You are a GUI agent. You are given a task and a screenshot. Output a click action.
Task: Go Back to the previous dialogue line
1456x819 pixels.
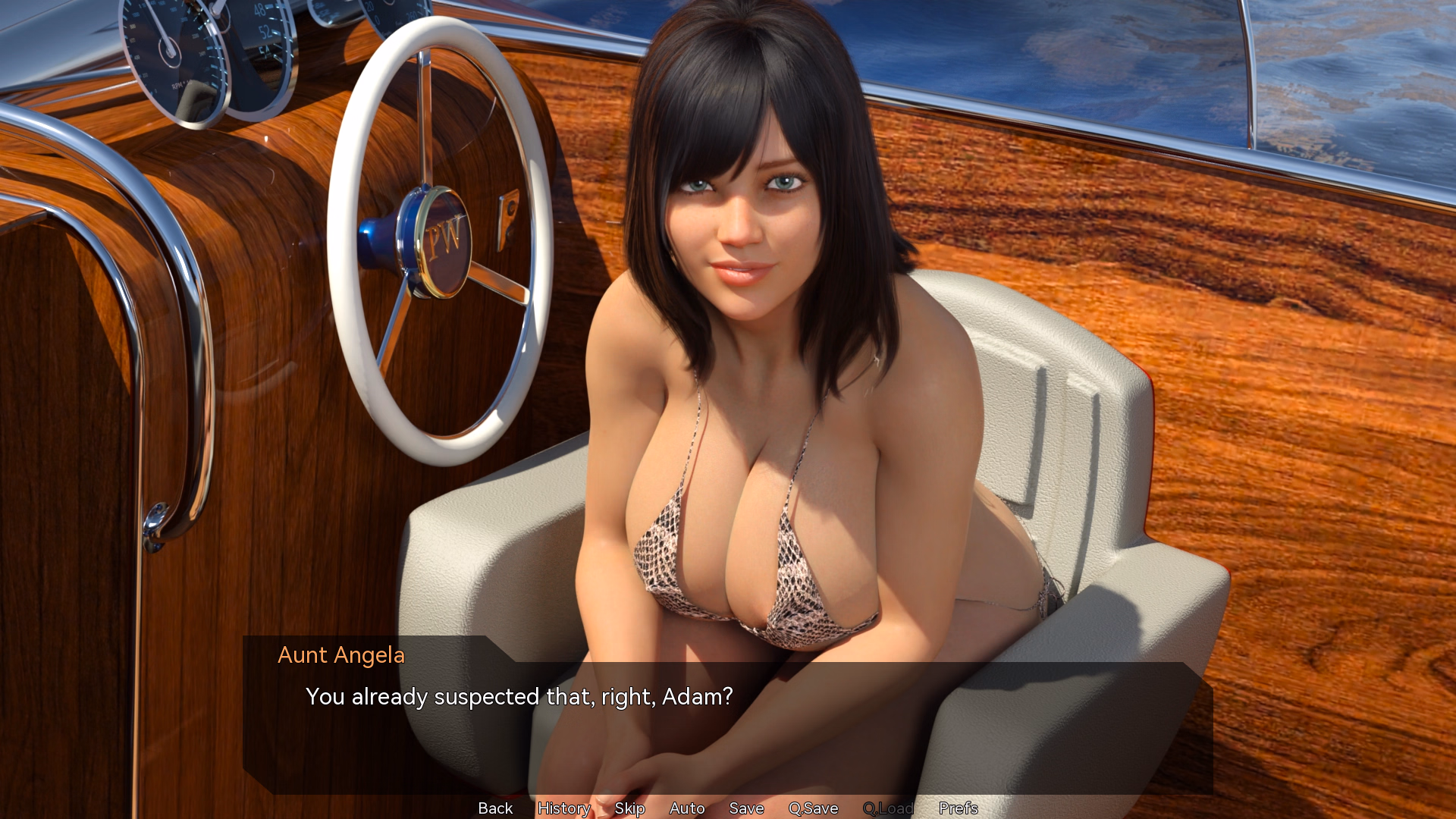(x=494, y=808)
